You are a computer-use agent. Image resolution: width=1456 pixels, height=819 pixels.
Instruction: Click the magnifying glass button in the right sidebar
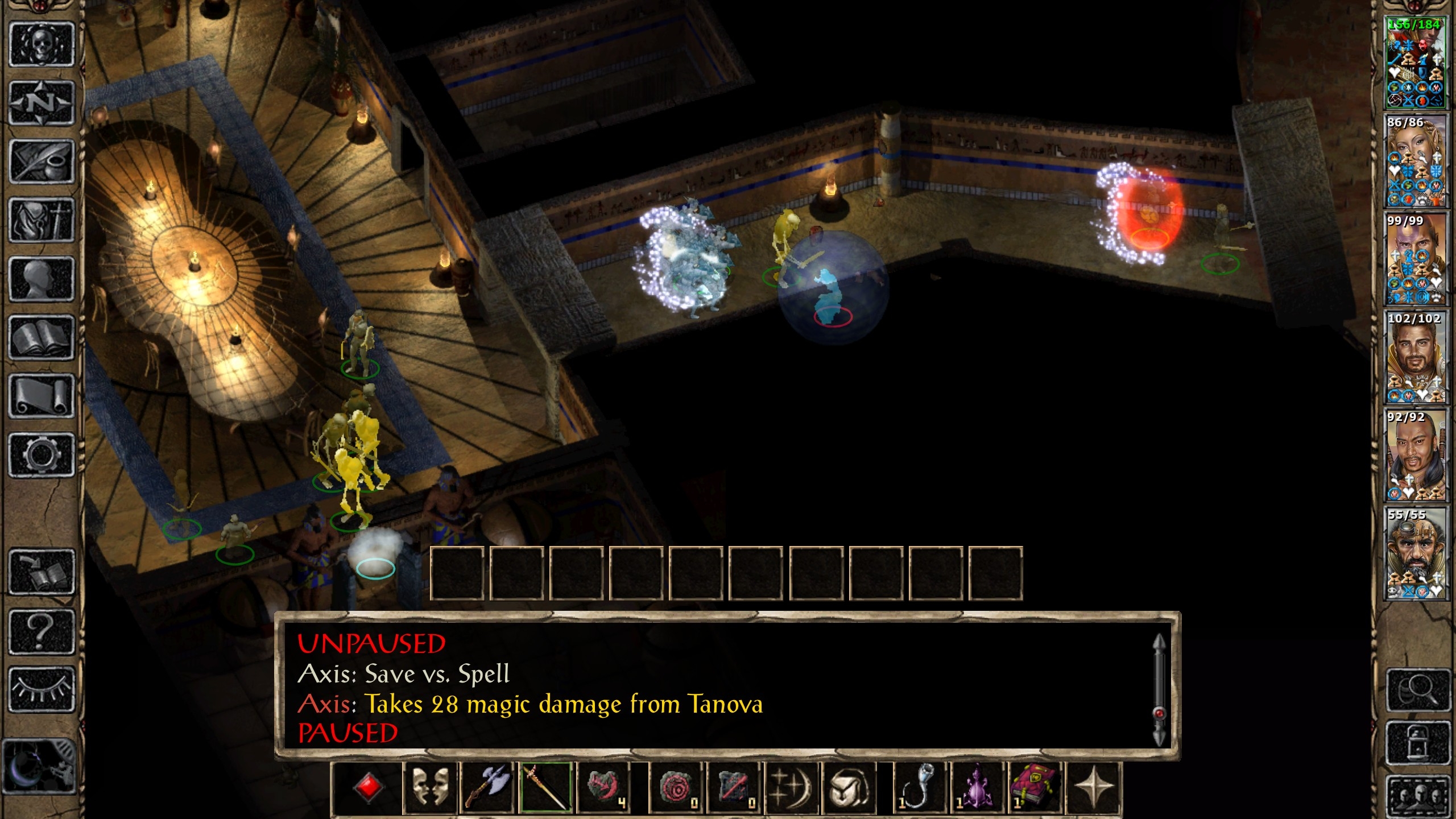click(x=1418, y=690)
